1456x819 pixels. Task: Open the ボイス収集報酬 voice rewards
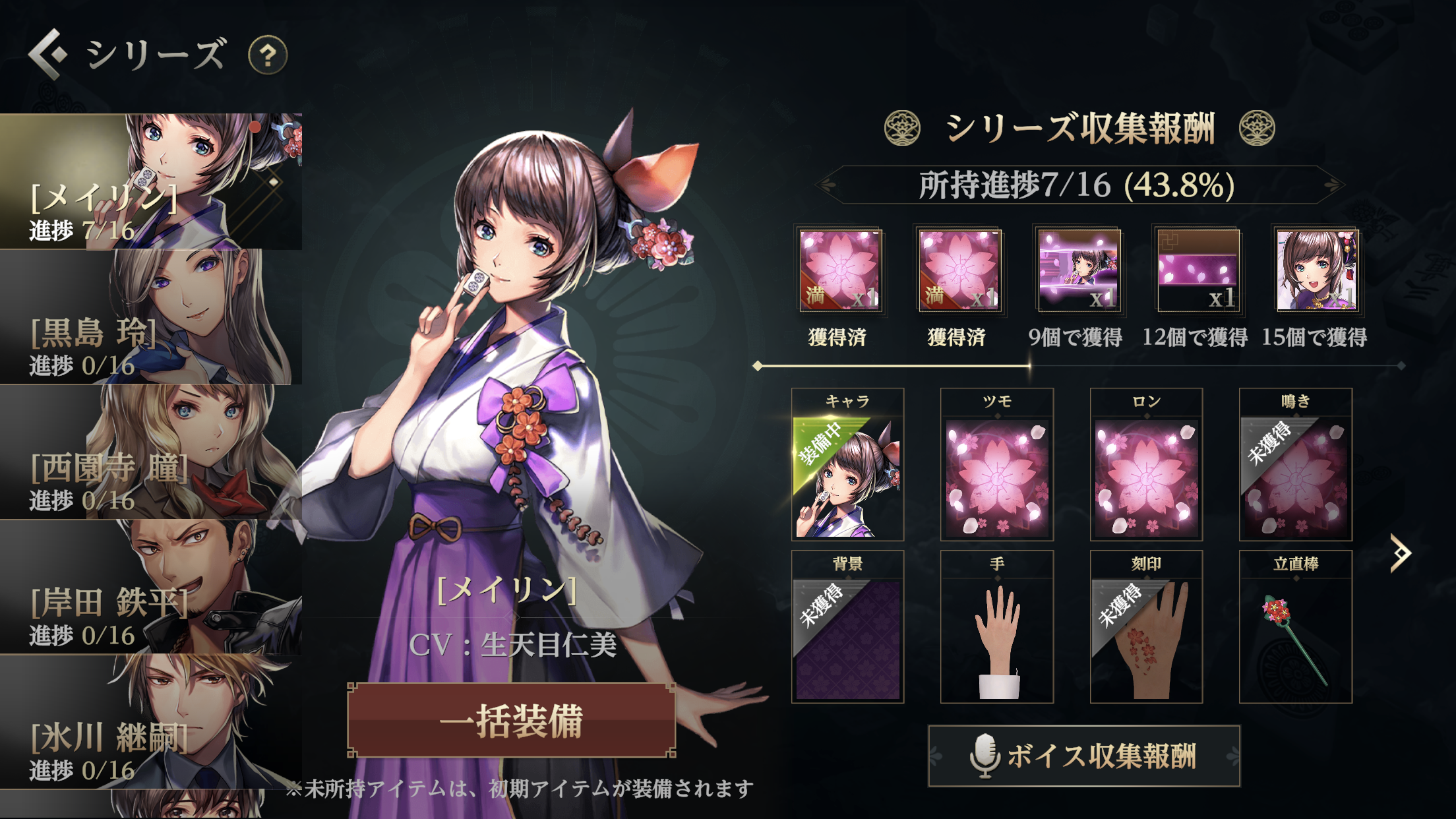click(1084, 756)
